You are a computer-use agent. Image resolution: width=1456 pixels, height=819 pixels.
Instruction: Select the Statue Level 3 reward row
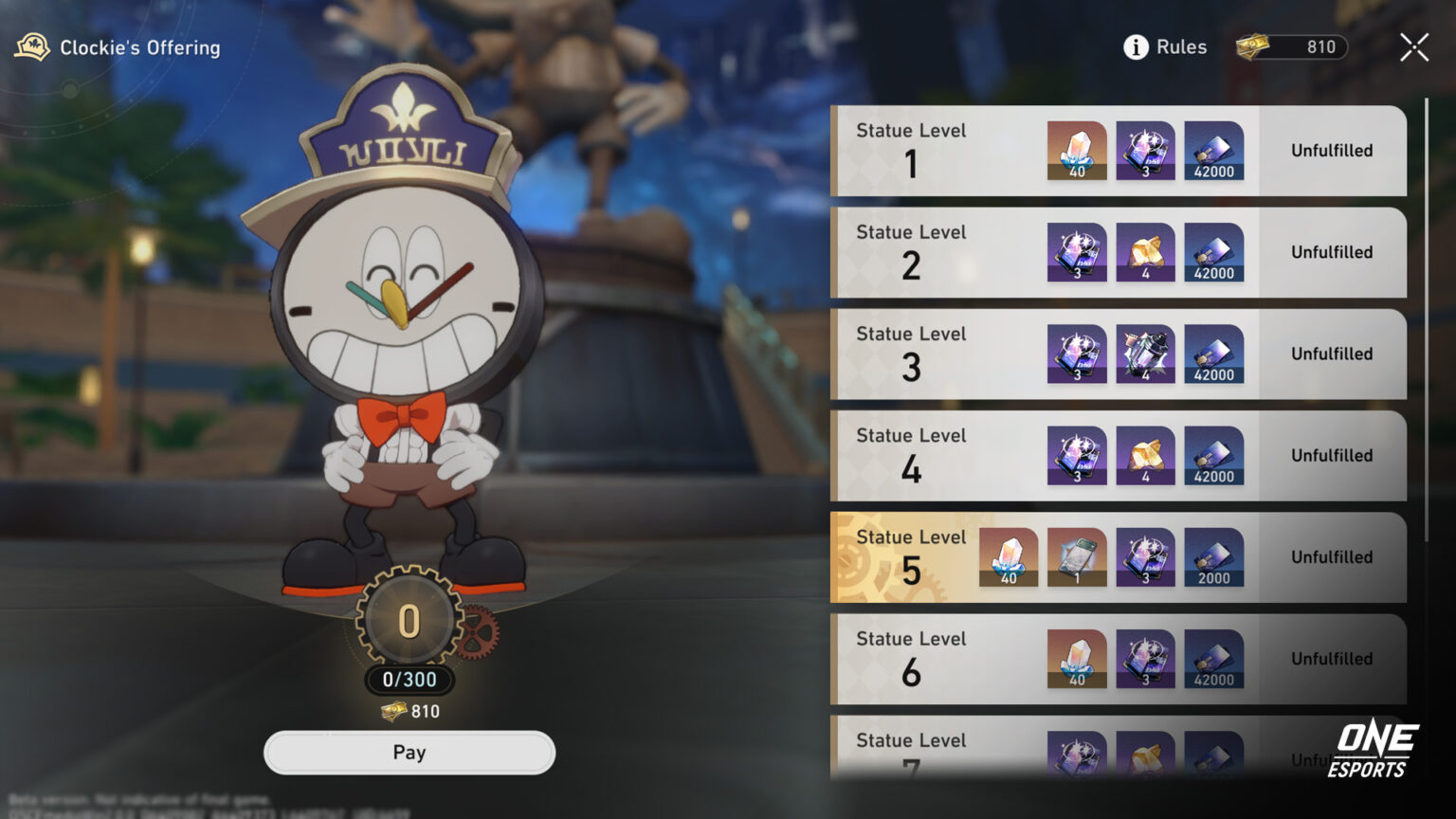tap(948, 354)
